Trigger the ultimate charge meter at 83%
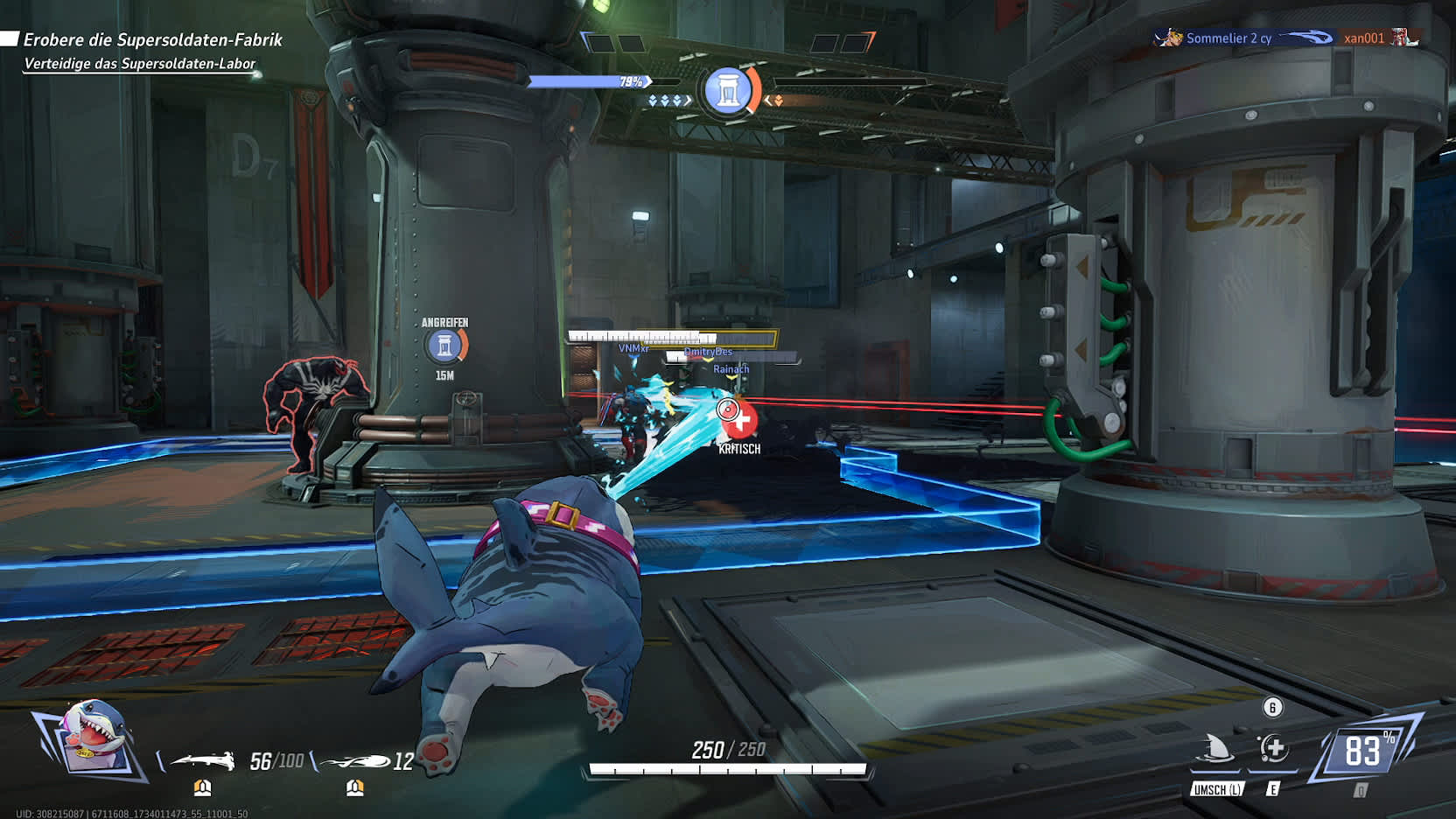 pos(1362,751)
